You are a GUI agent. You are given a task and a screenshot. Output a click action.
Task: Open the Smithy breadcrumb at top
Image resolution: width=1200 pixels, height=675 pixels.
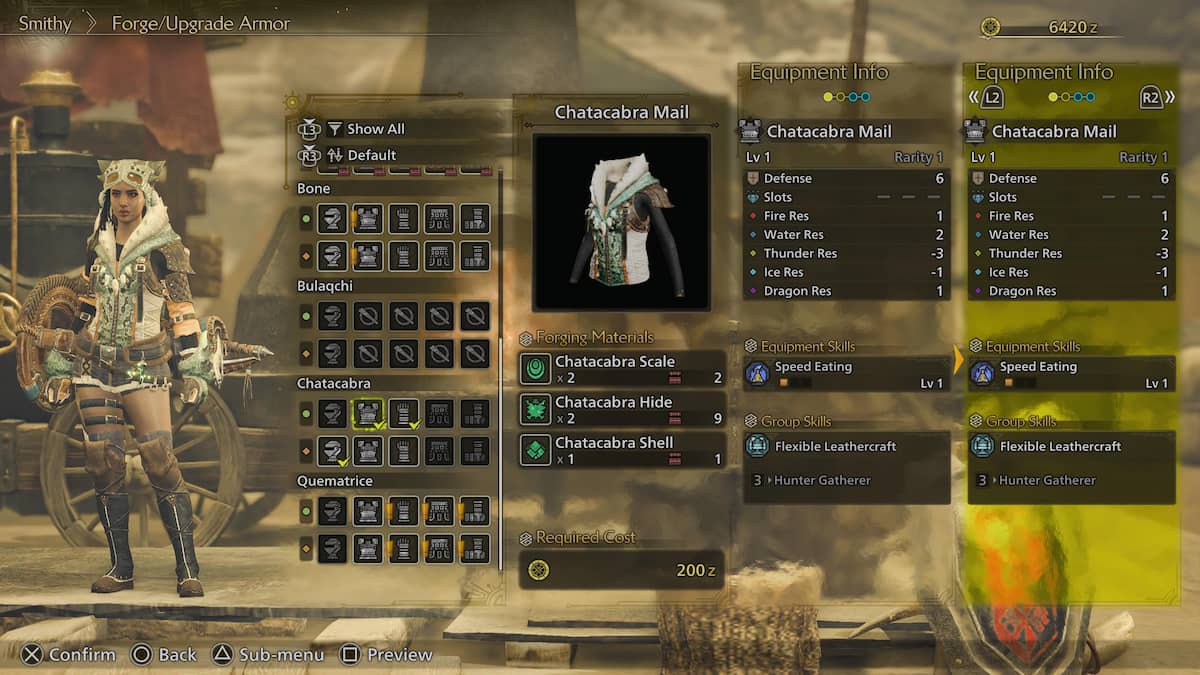pyautogui.click(x=45, y=23)
